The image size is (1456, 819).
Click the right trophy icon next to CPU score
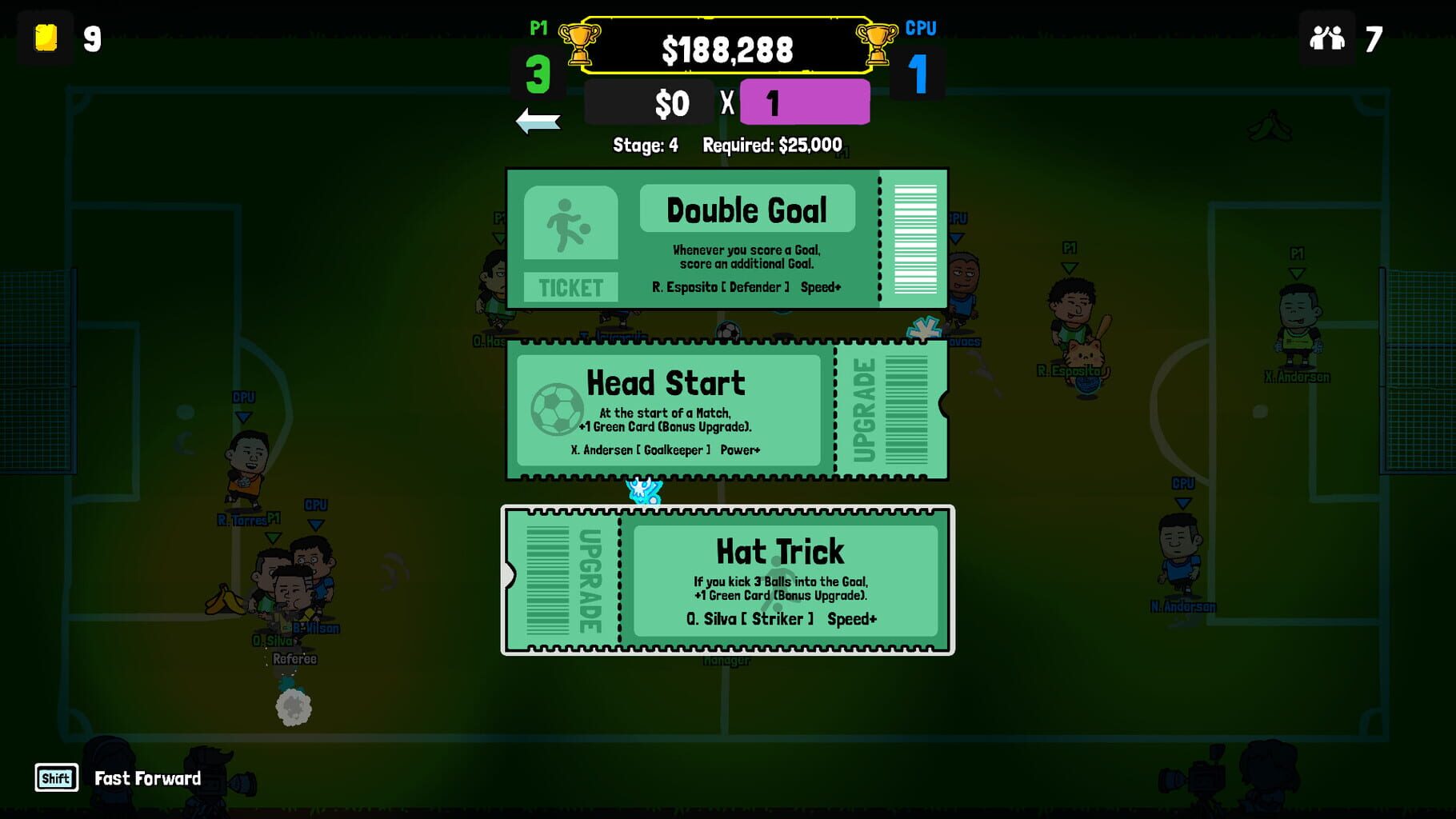878,46
